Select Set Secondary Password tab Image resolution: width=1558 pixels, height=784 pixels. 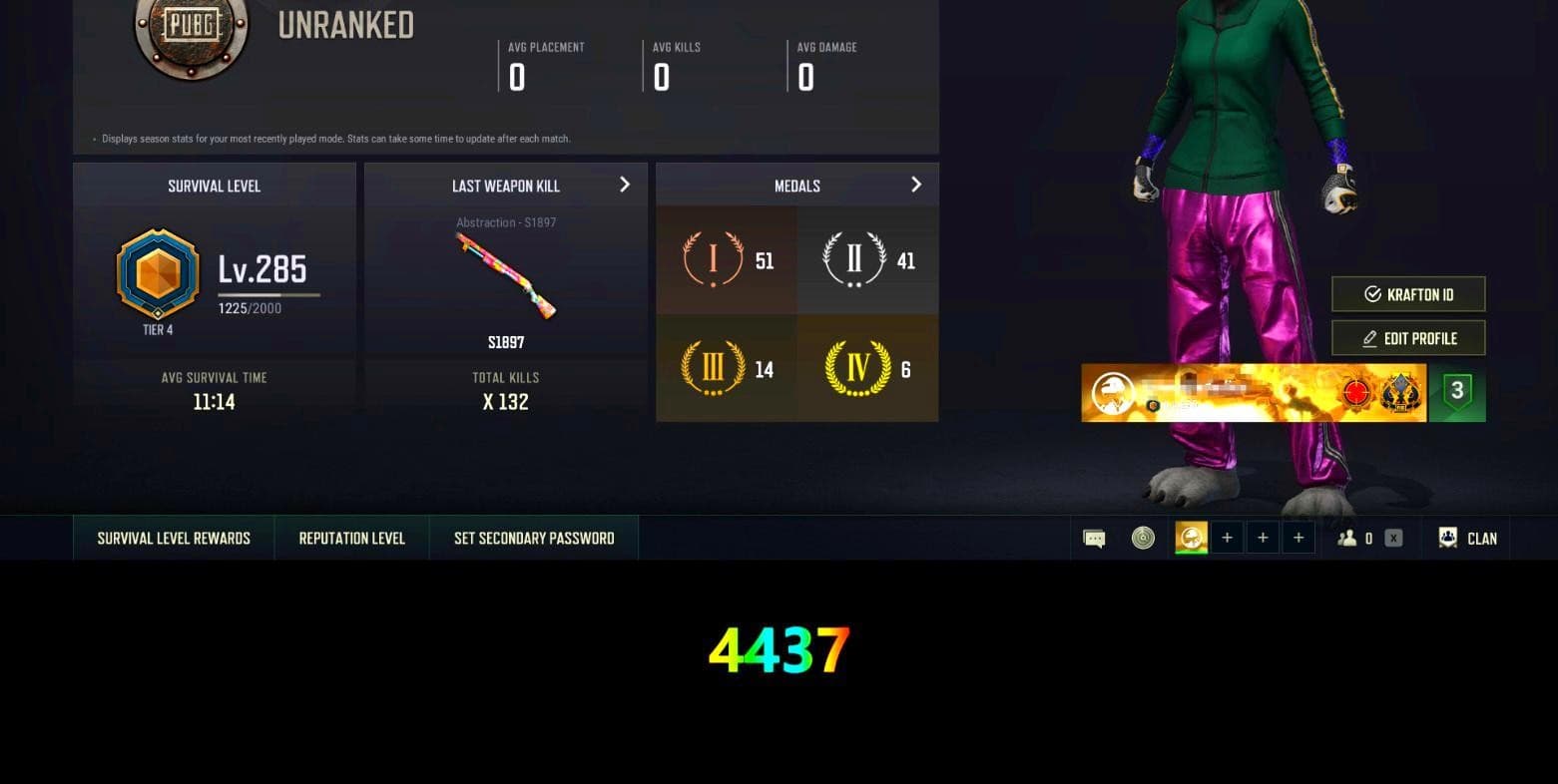tap(534, 538)
